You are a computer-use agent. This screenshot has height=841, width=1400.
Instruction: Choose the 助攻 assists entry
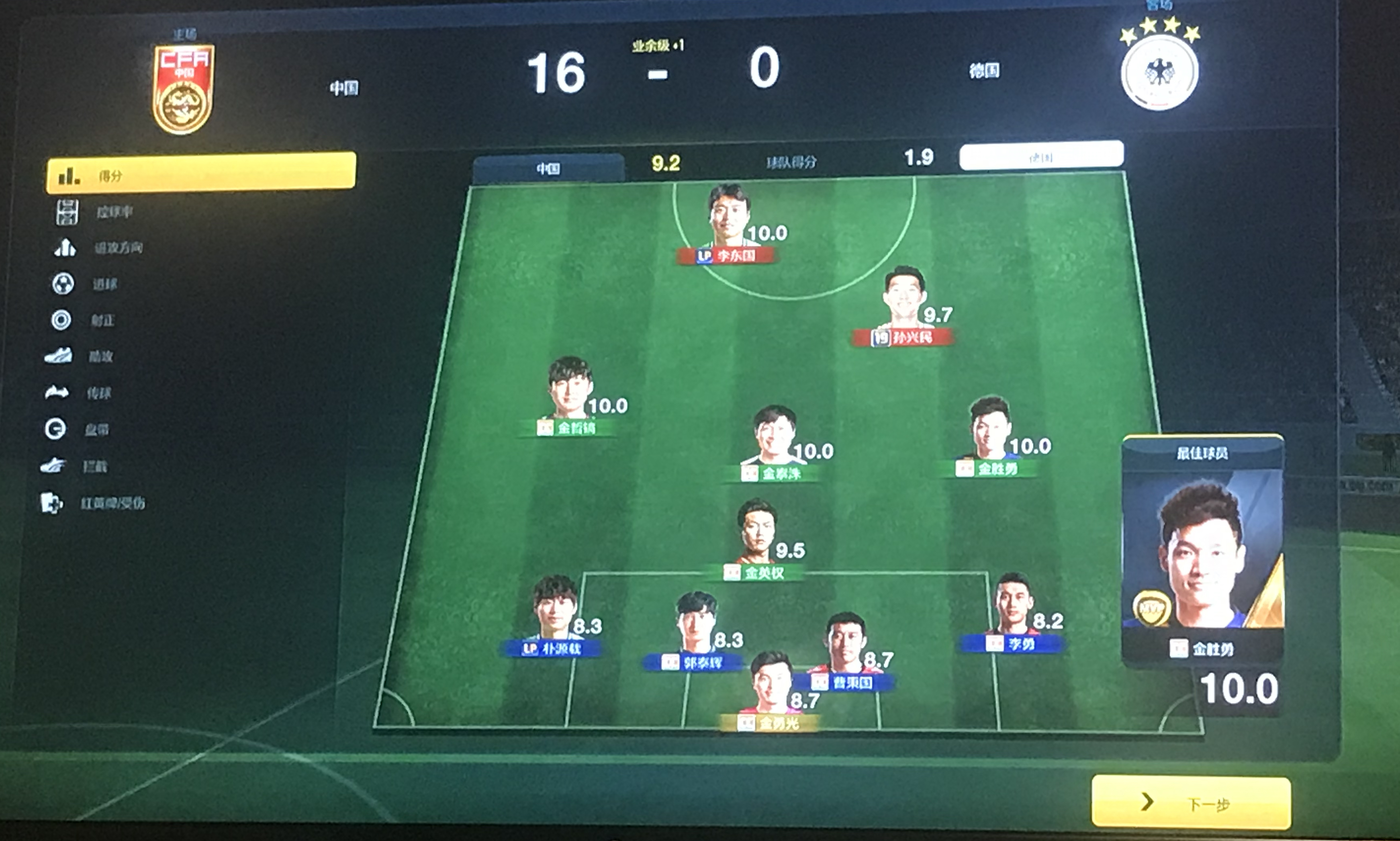[100, 356]
